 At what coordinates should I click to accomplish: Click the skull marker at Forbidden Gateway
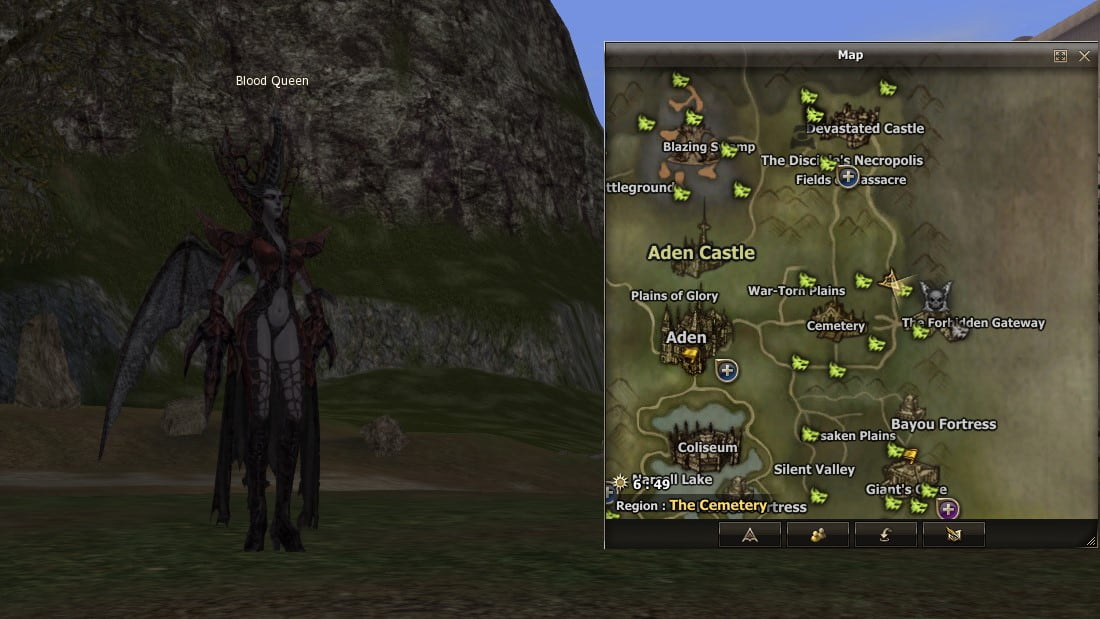point(935,298)
